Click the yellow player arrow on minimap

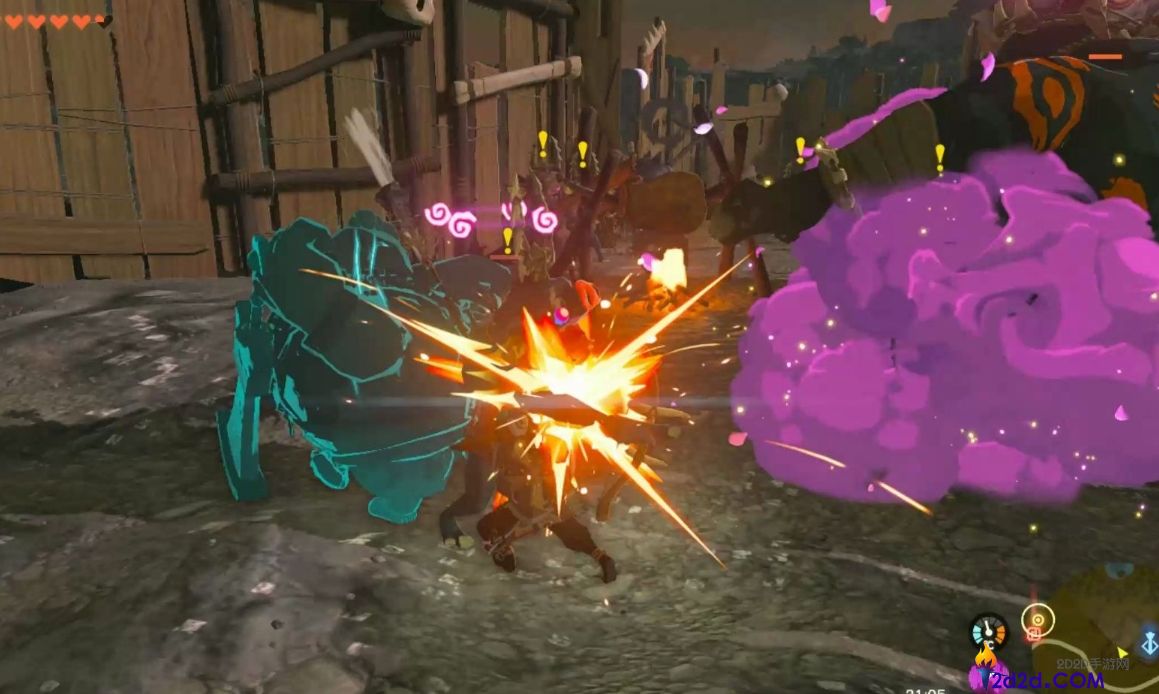click(x=1123, y=653)
